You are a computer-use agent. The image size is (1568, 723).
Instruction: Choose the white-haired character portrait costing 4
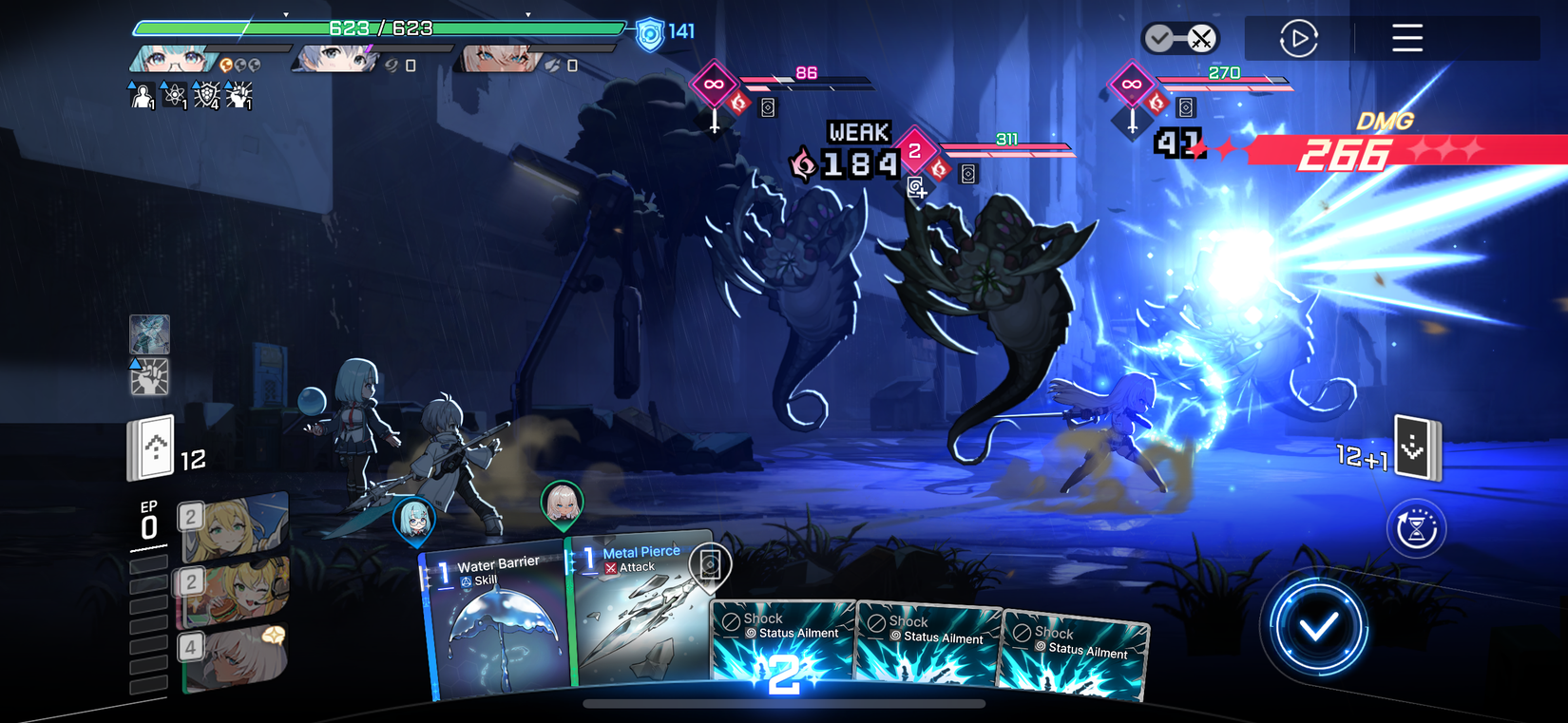233,656
